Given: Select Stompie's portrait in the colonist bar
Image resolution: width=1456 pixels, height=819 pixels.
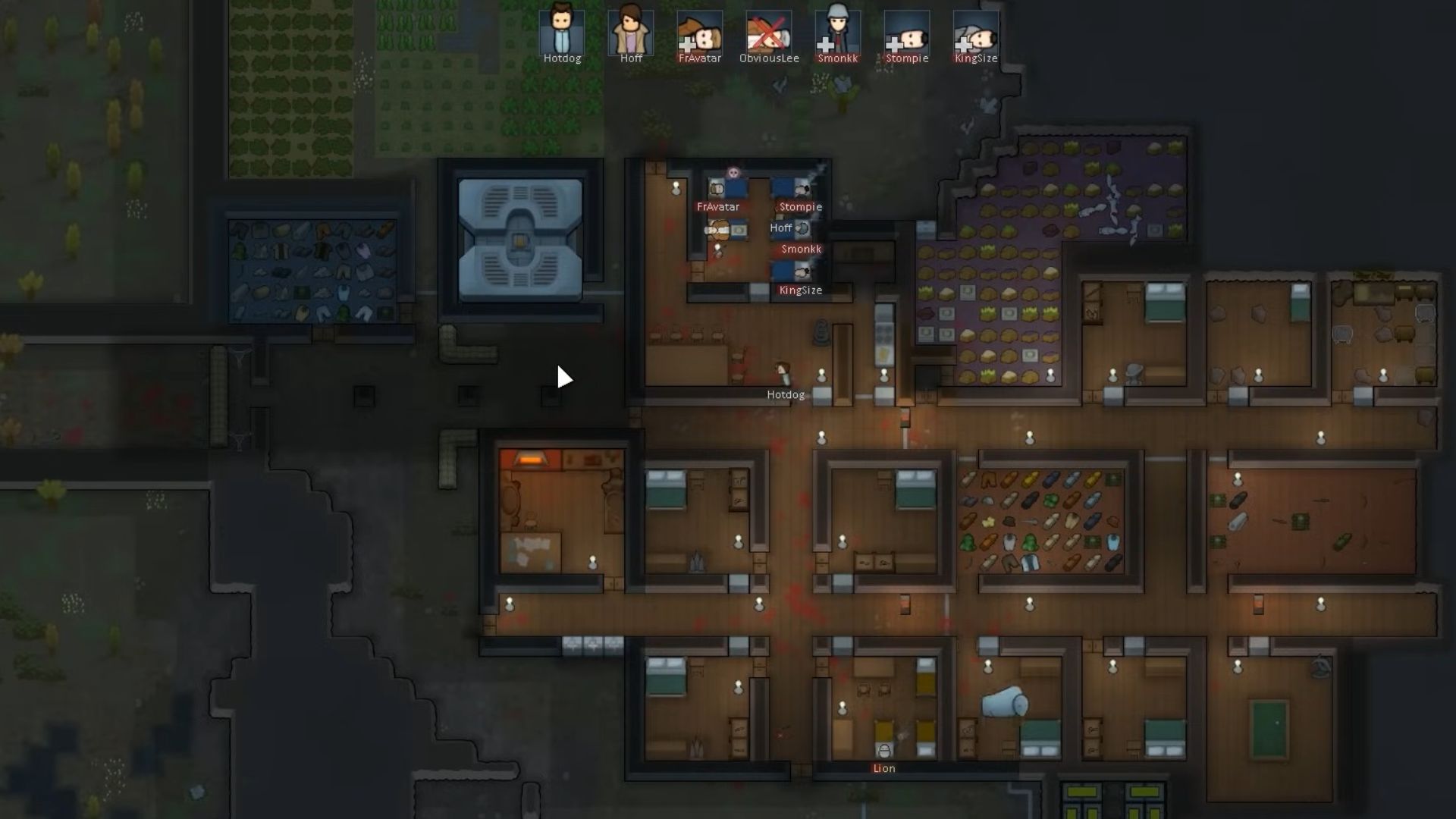Looking at the screenshot, I should pyautogui.click(x=906, y=30).
